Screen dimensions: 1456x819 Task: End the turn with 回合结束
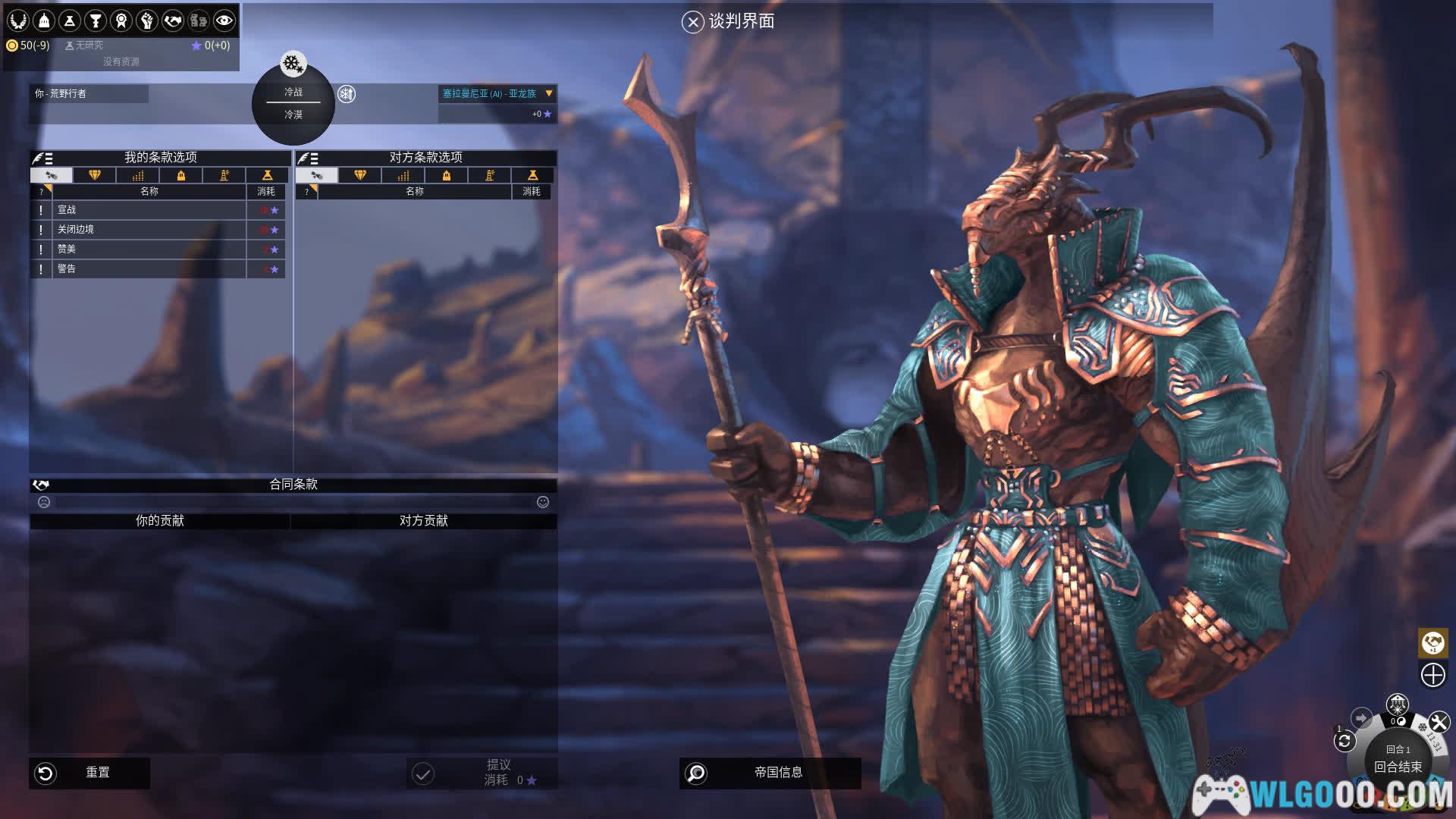click(1398, 767)
